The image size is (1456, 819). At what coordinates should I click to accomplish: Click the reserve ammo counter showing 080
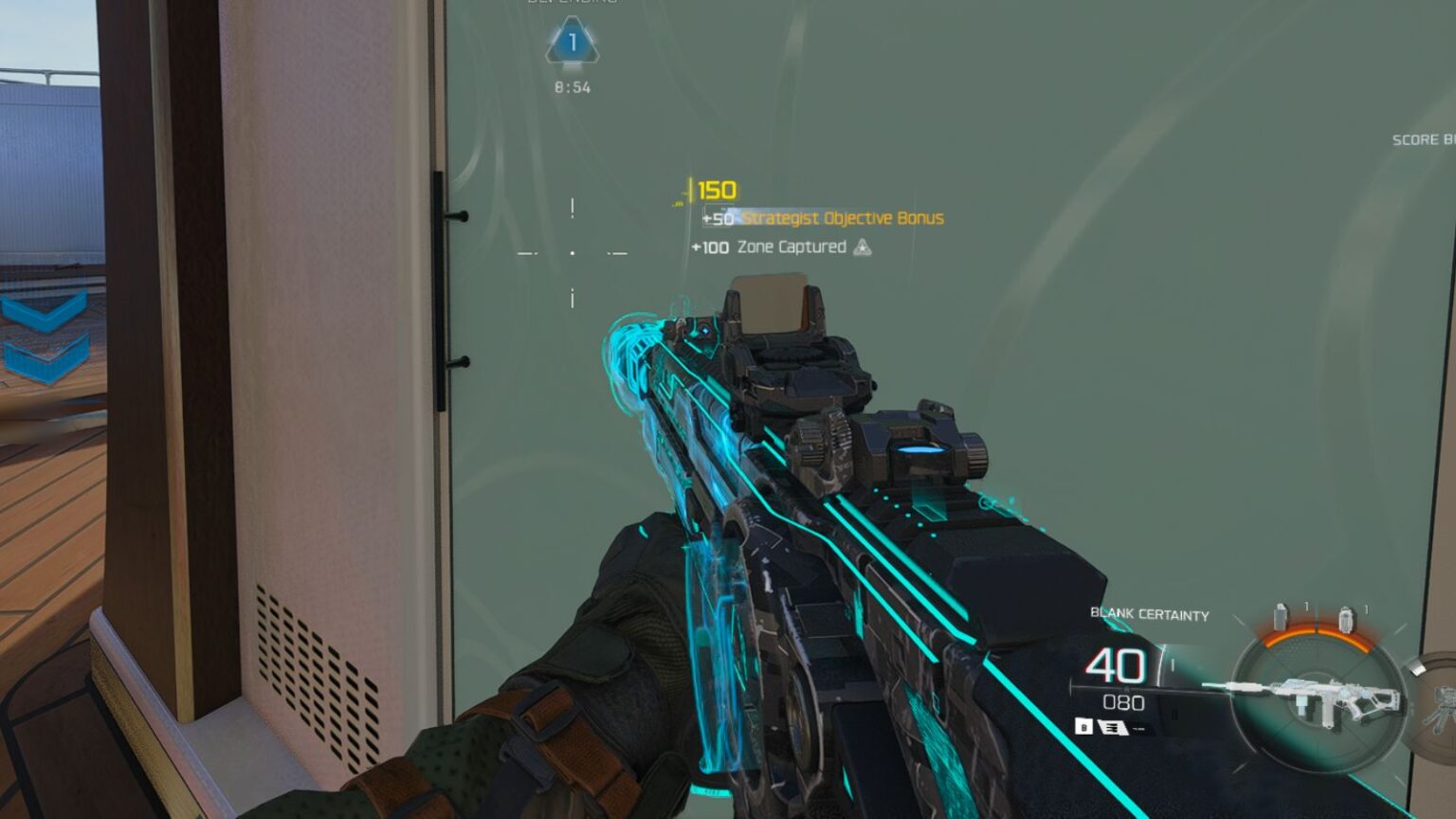click(x=1123, y=701)
